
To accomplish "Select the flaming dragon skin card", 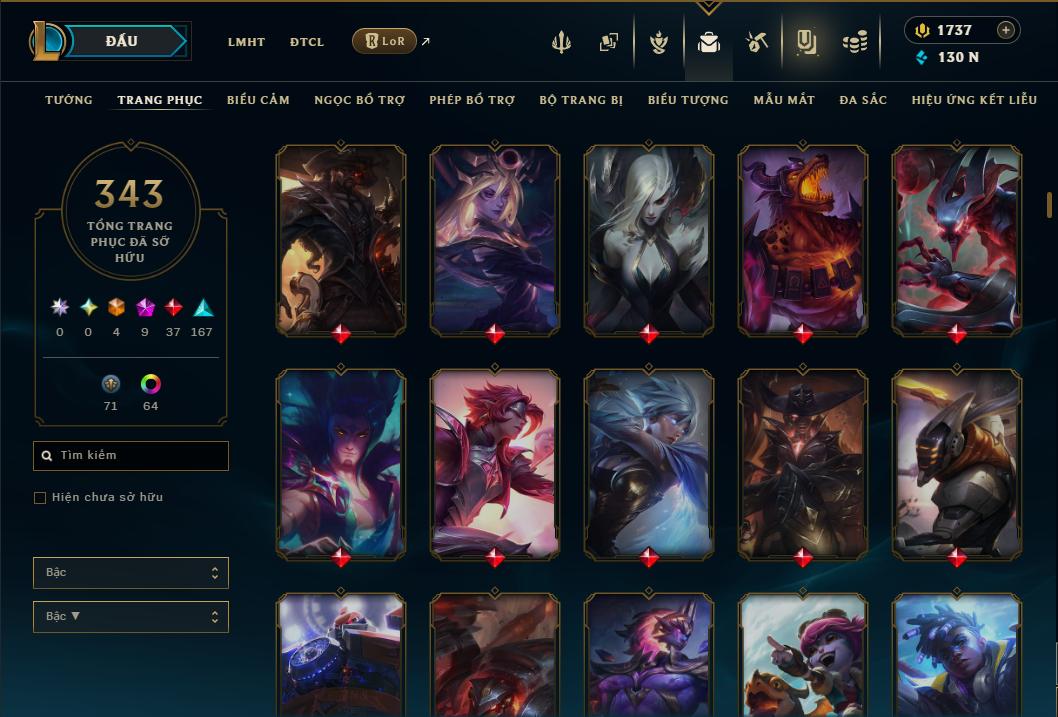I will pos(802,240).
